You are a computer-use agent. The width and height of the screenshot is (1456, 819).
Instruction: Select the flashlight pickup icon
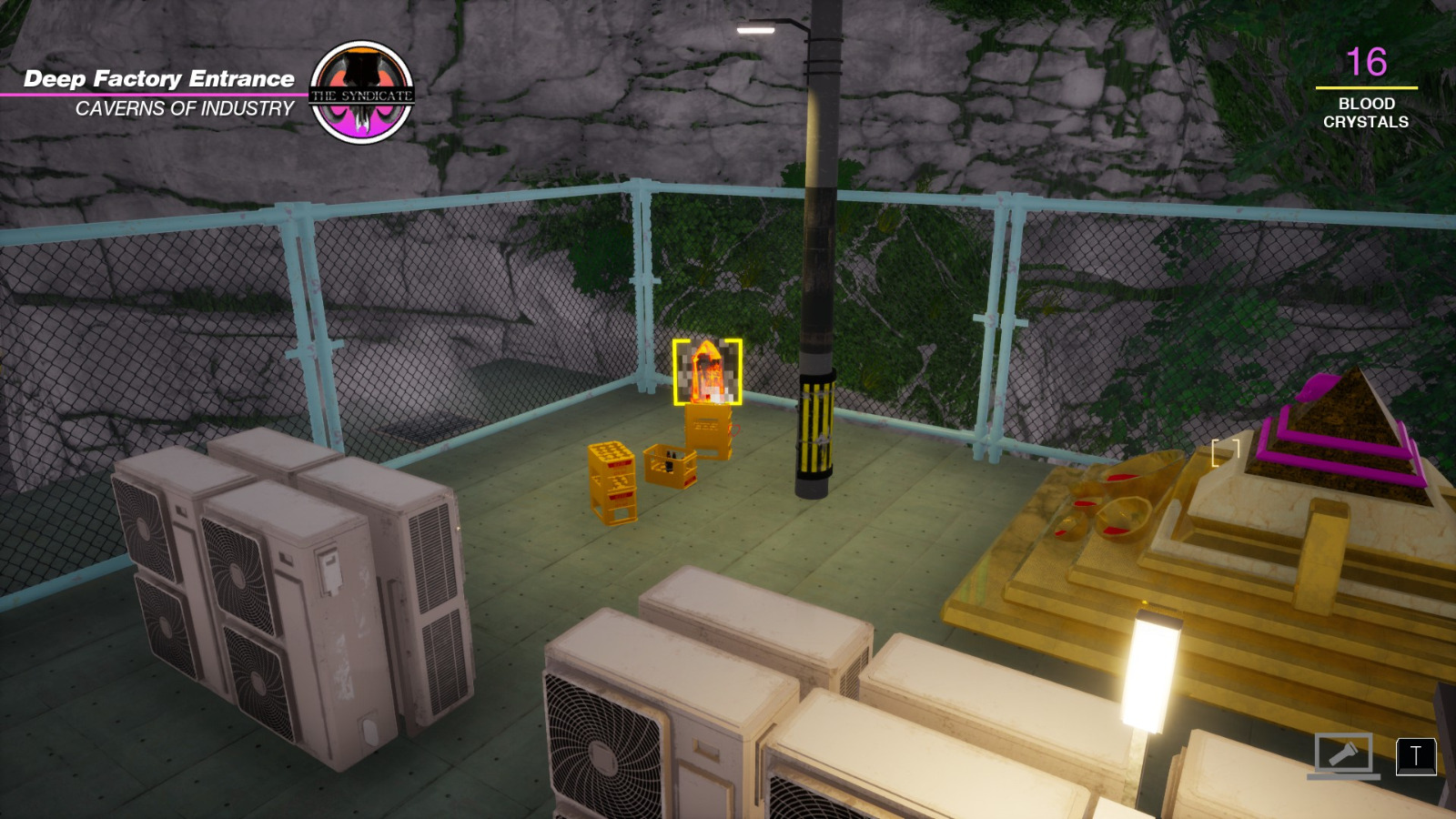coord(1346,754)
